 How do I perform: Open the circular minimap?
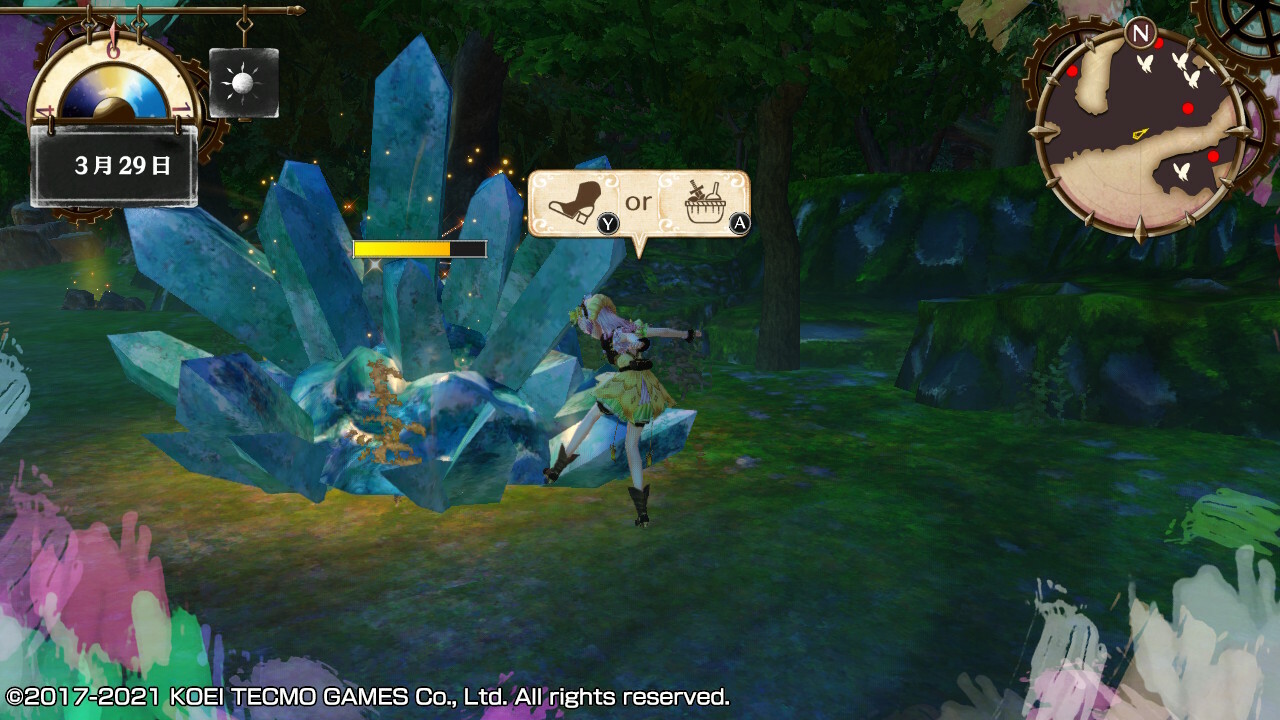(1142, 132)
